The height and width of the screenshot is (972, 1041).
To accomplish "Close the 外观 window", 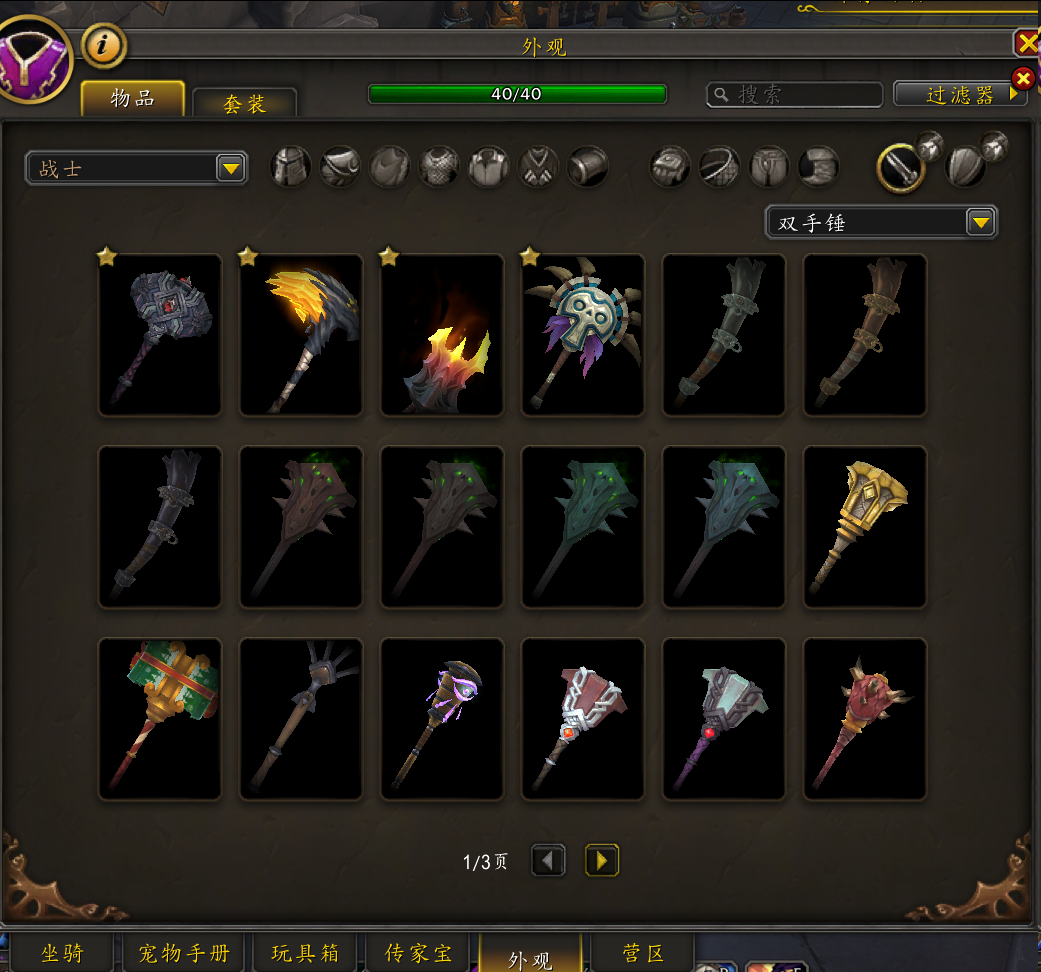I will pyautogui.click(x=1027, y=42).
